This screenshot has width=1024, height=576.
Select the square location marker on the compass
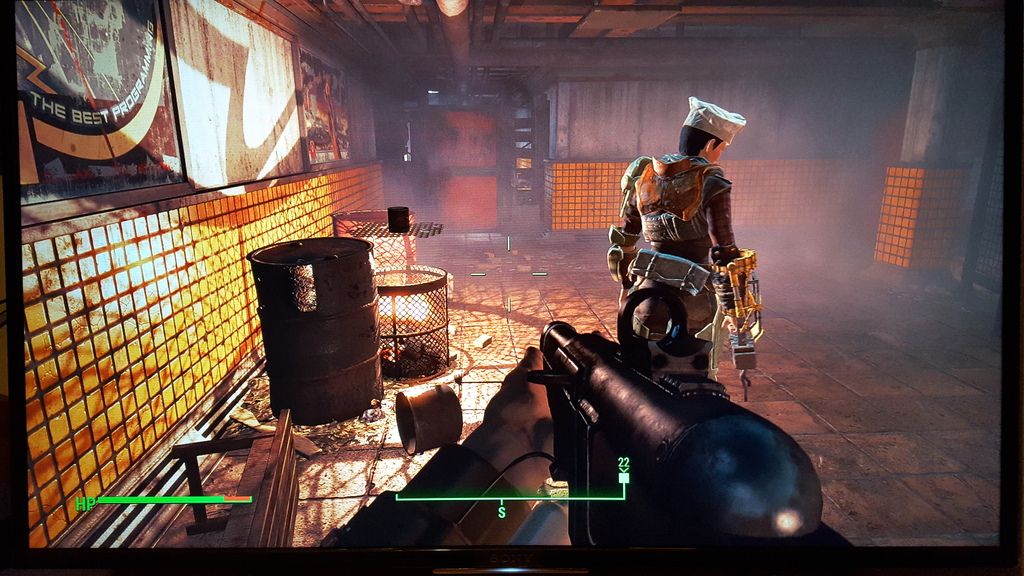623,478
